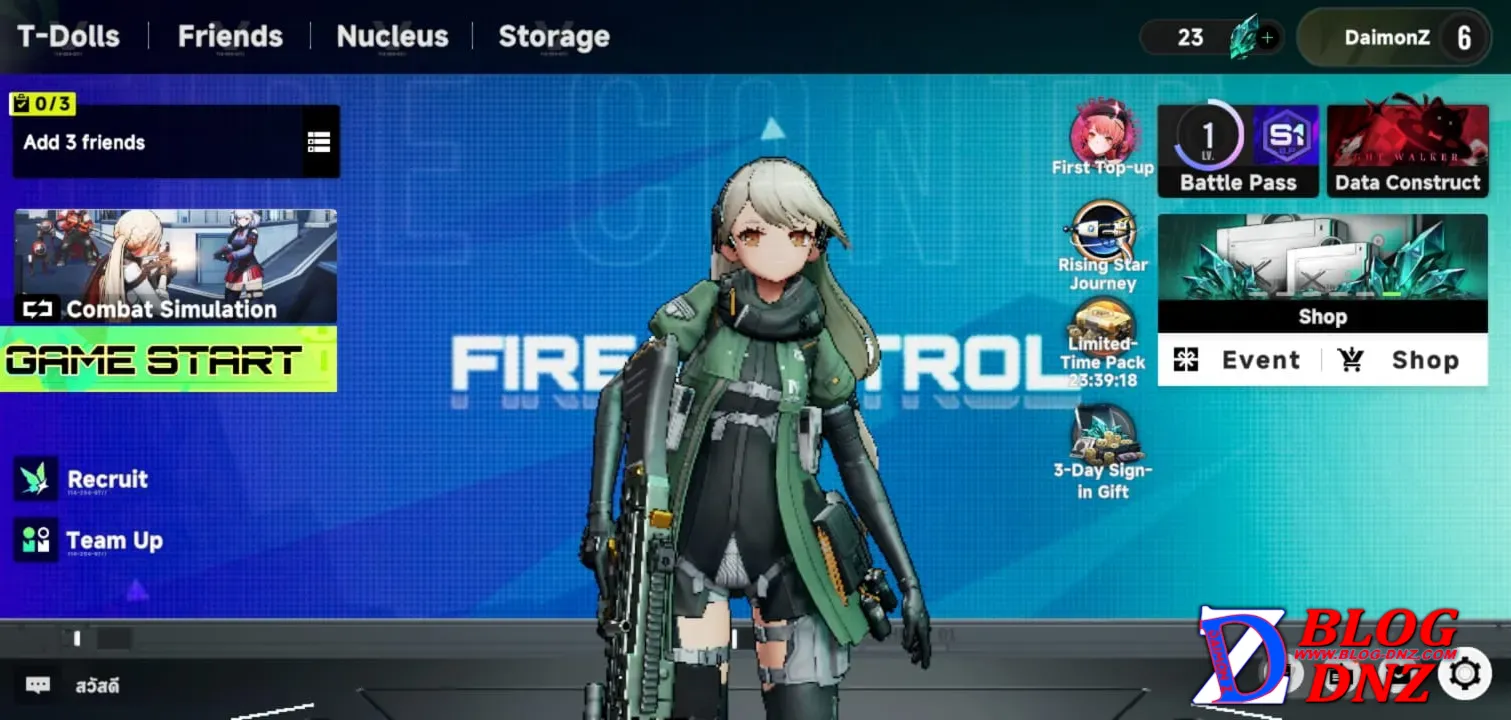Claim the 3-Day Sign-in Gift
1511x720 pixels.
1103,452
